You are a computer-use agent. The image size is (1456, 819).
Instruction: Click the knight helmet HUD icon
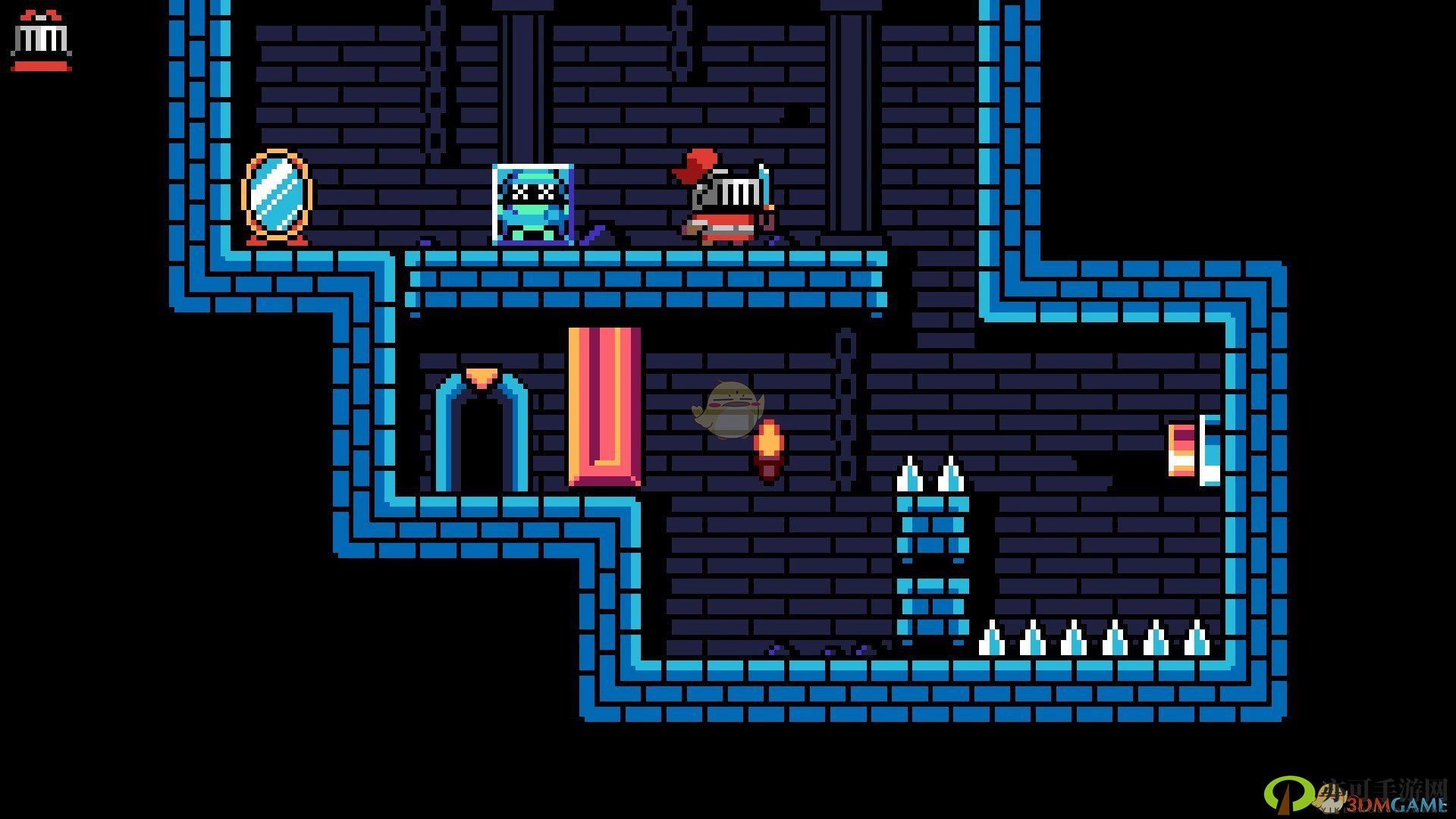coord(41,41)
